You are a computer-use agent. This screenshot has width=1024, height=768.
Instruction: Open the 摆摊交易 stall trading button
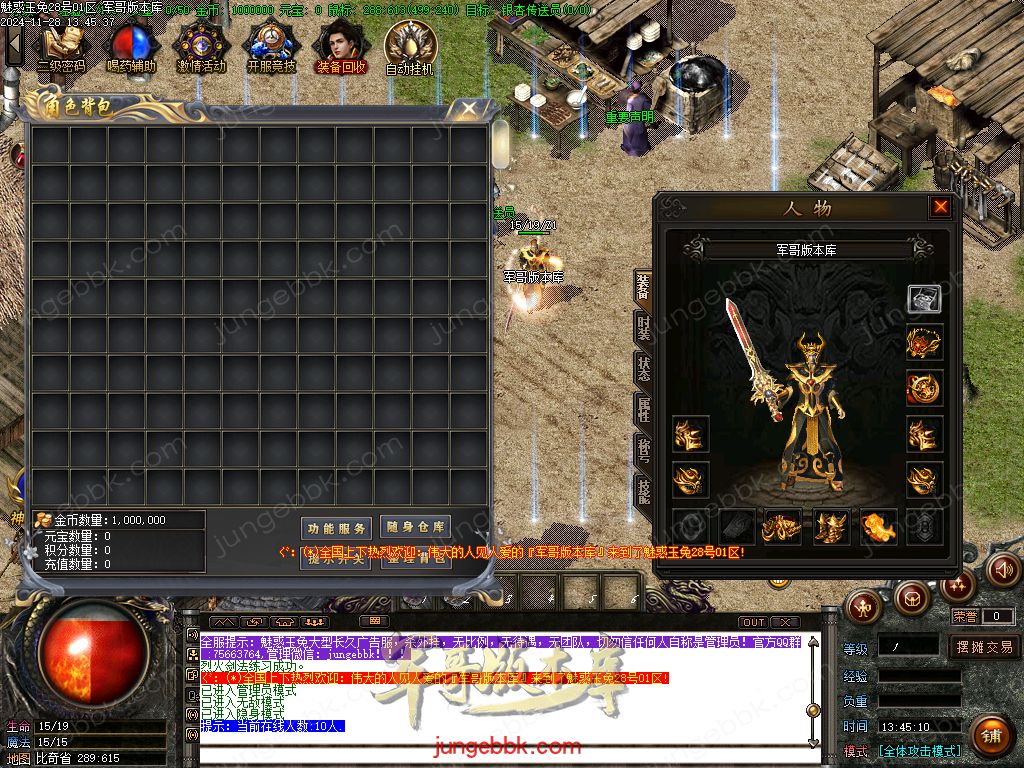click(x=984, y=647)
